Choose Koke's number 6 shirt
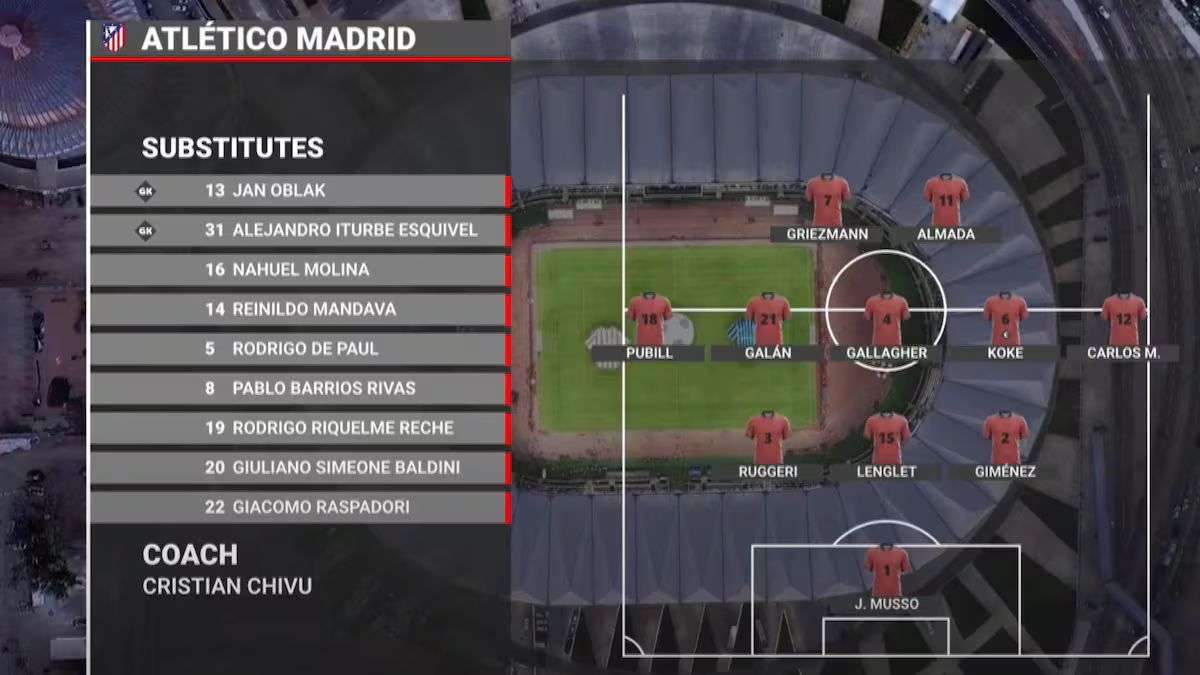 1005,318
